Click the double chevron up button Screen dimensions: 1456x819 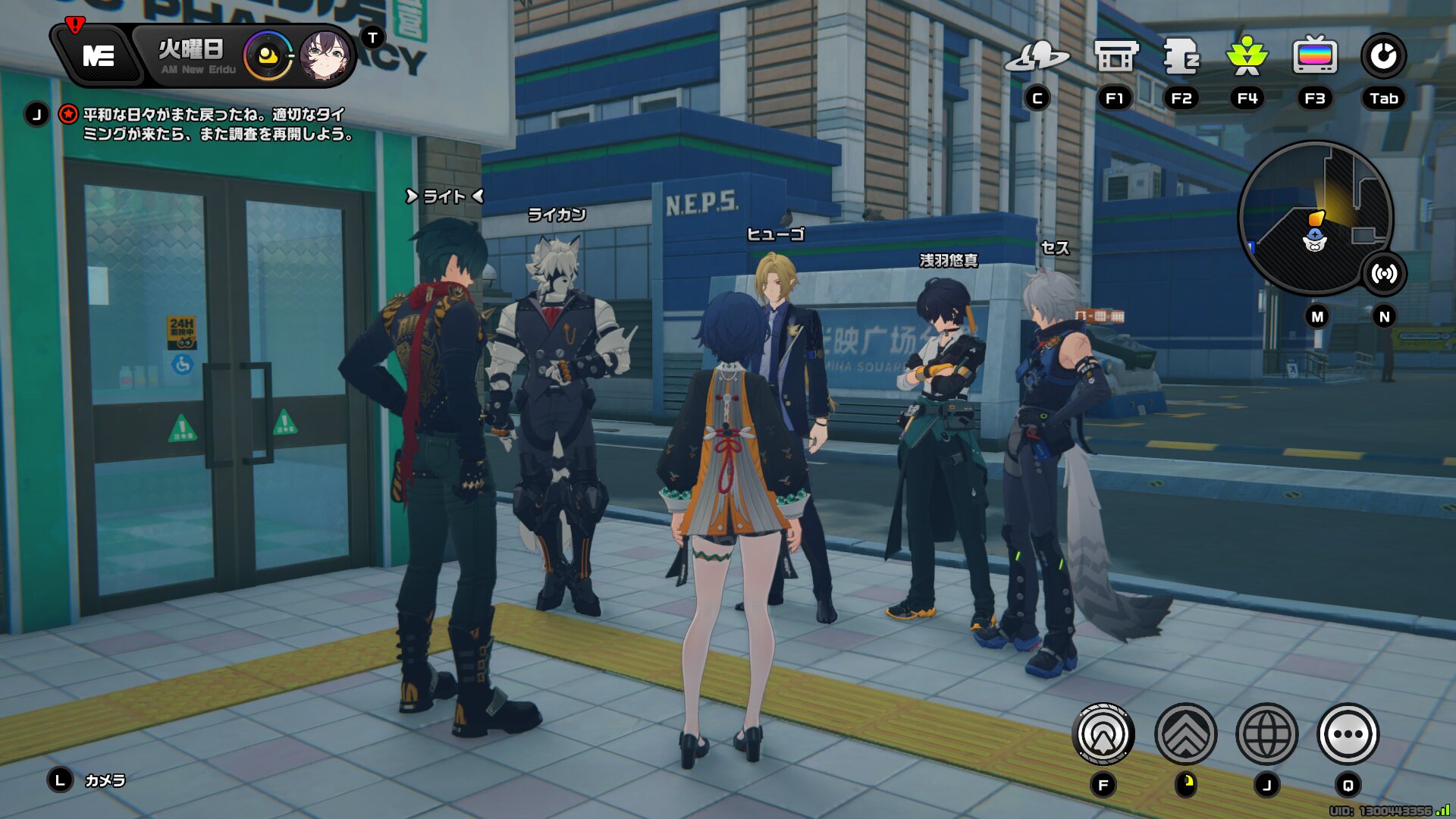tap(1185, 734)
